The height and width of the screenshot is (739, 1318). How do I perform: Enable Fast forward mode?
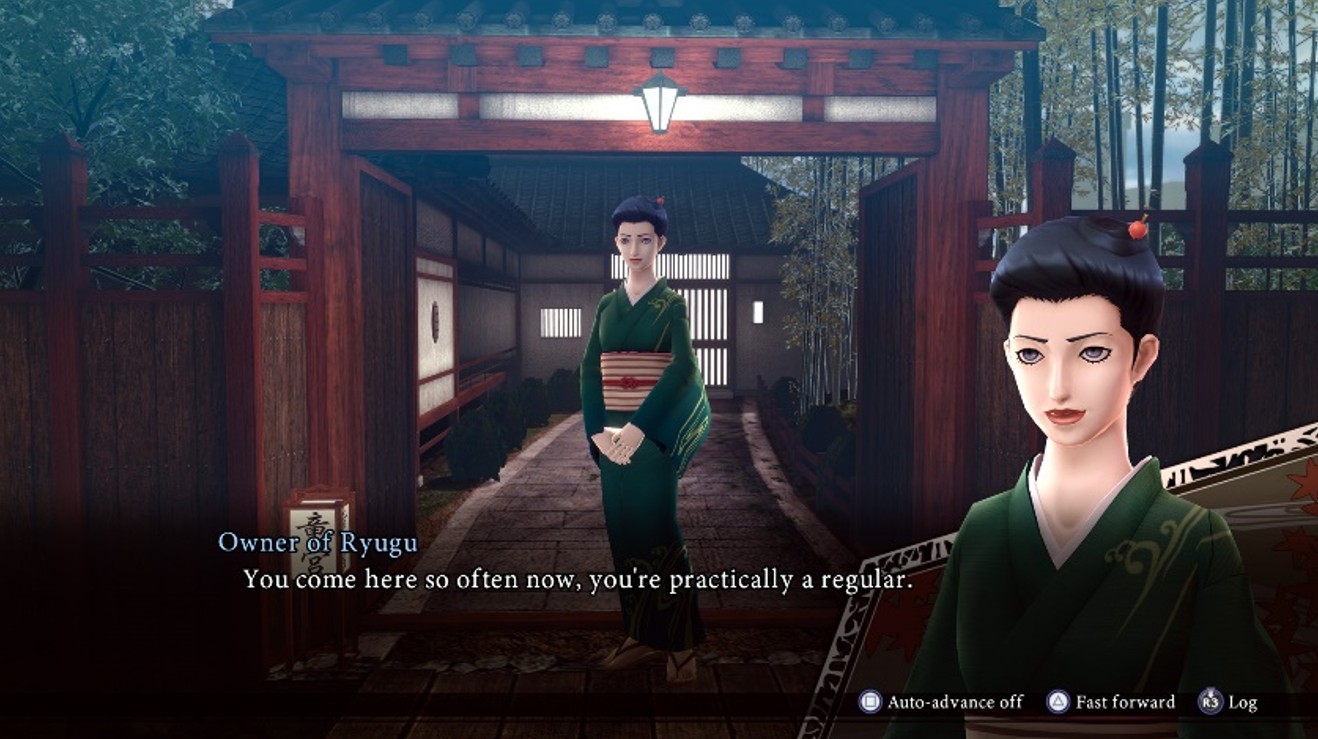point(1120,702)
